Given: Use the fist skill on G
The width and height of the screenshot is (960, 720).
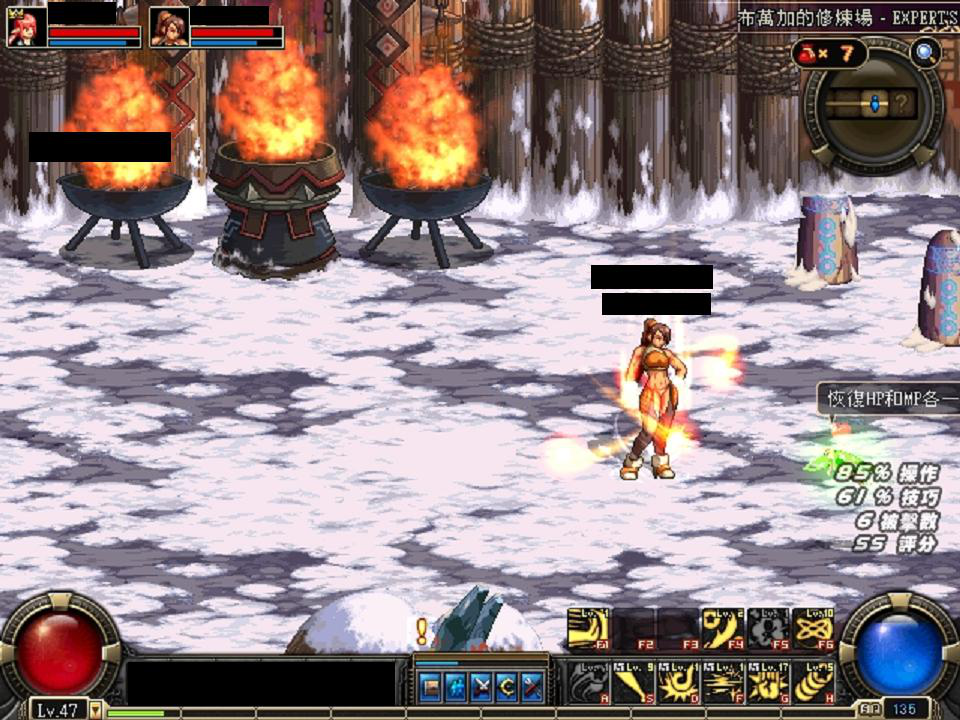Looking at the screenshot, I should click(768, 681).
